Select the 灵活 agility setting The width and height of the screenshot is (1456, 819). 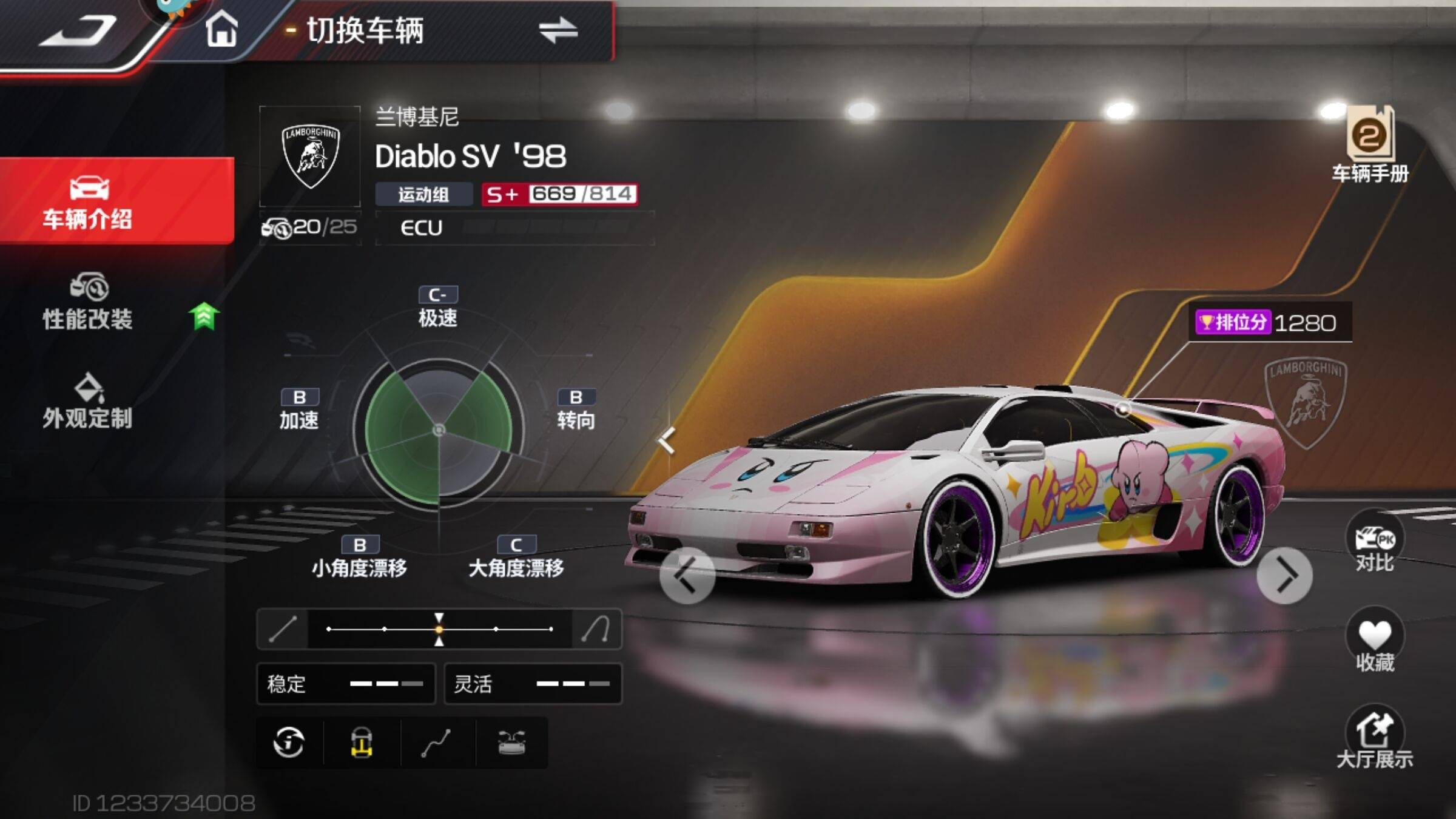[x=533, y=684]
